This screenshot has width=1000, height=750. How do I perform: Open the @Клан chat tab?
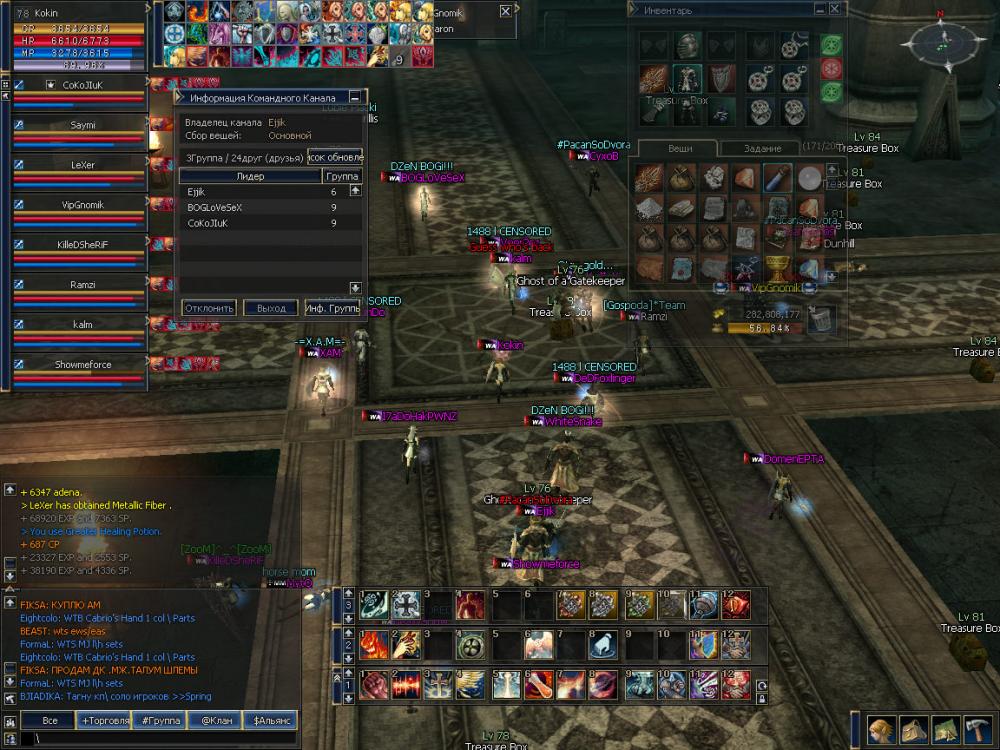coord(217,720)
